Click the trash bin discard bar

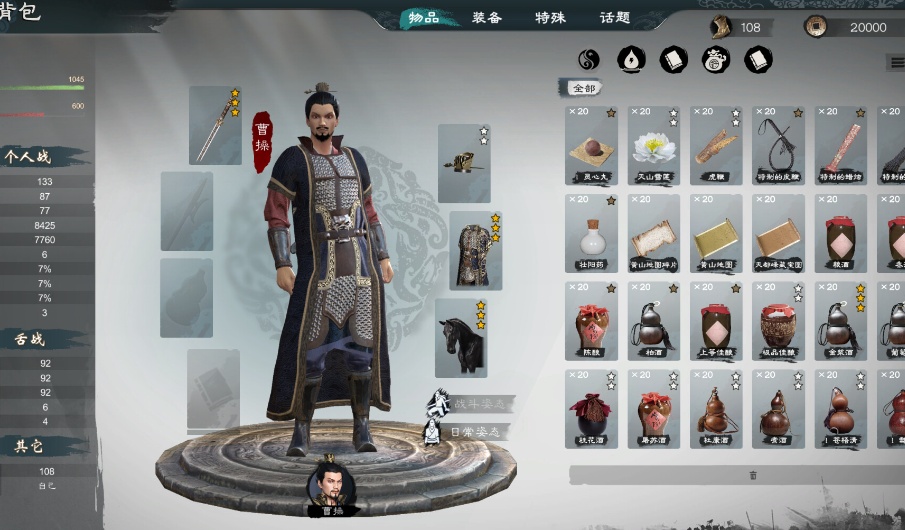[752, 475]
